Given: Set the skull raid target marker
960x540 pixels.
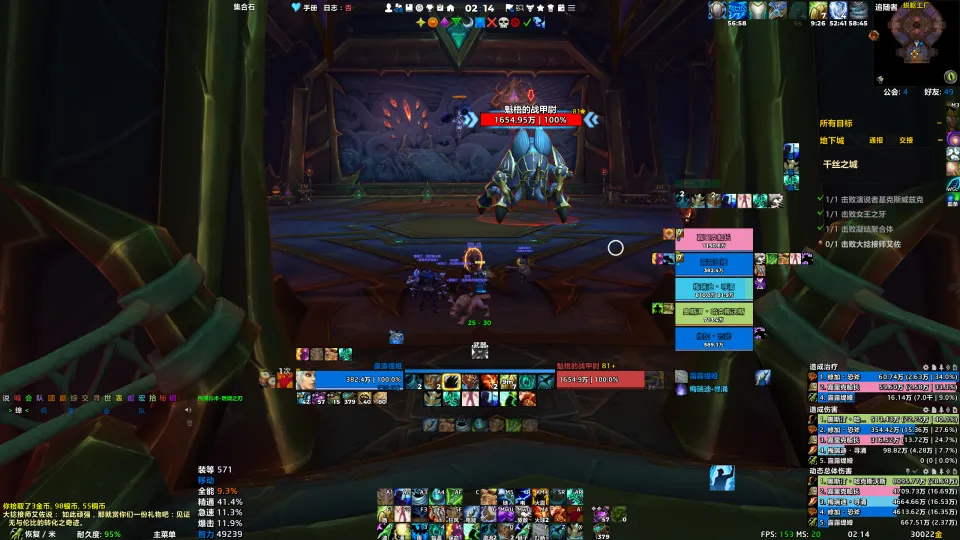Looking at the screenshot, I should click(x=505, y=22).
